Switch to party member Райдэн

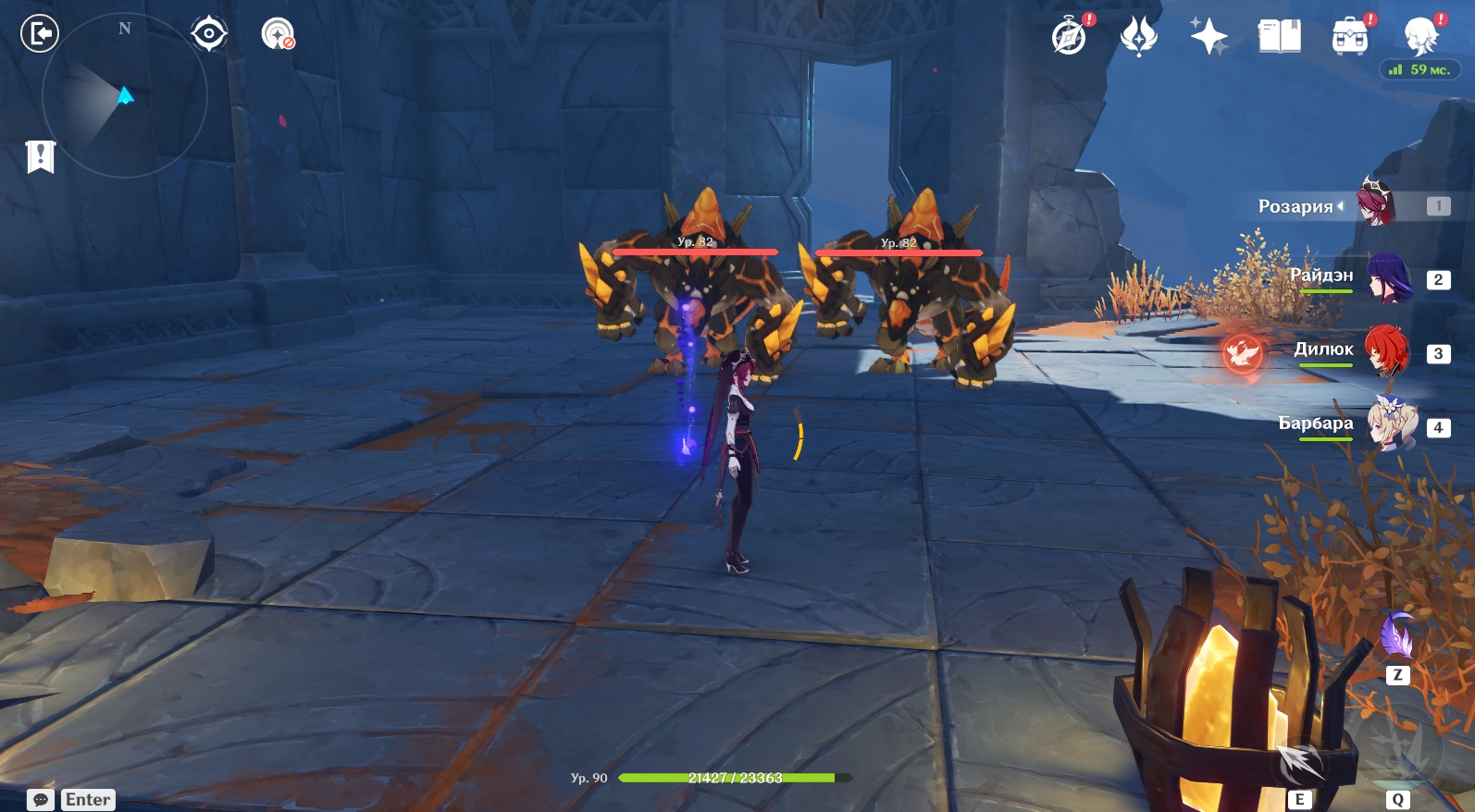point(1387,277)
